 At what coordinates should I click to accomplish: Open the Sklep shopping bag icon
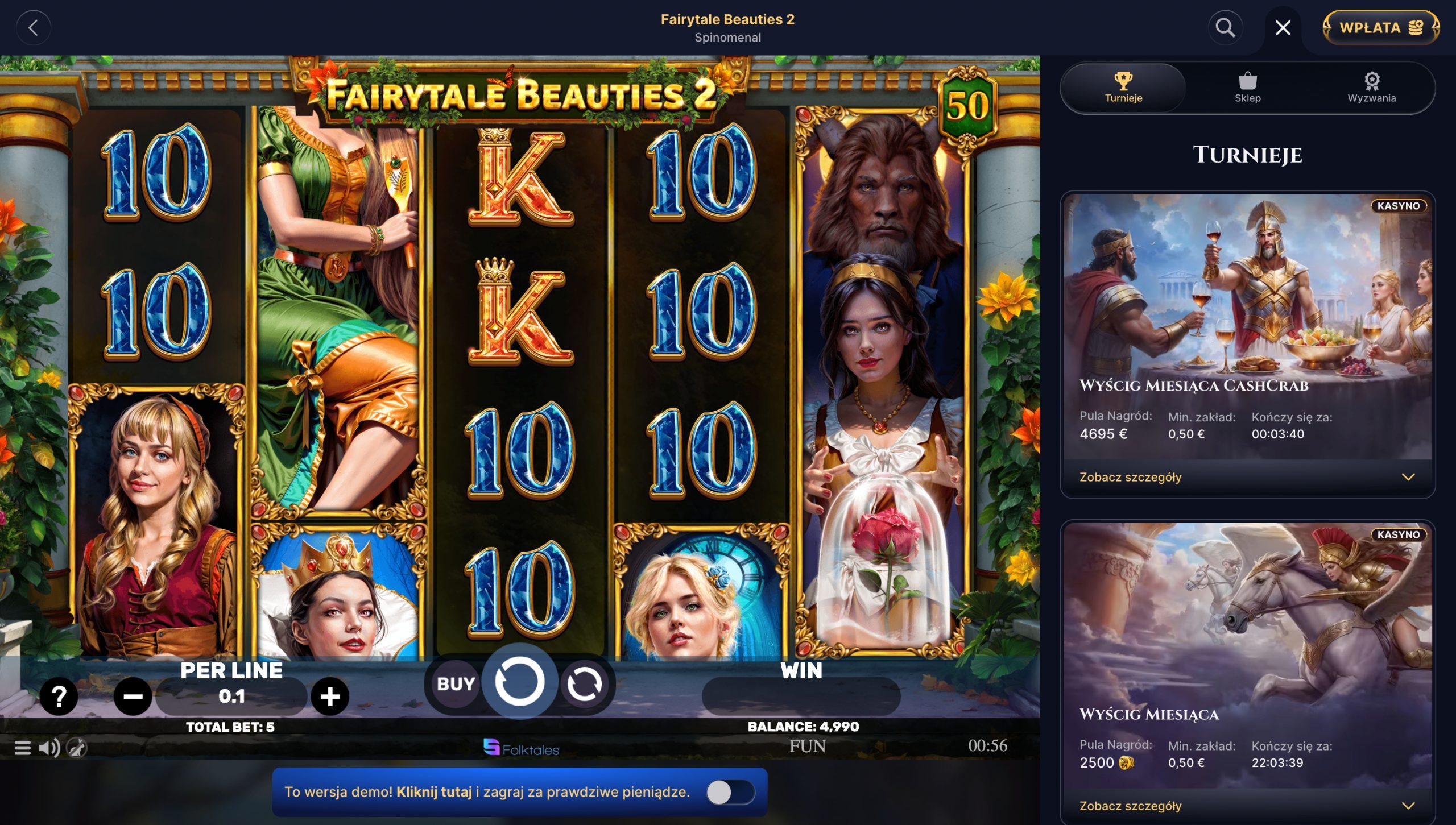pos(1247,82)
